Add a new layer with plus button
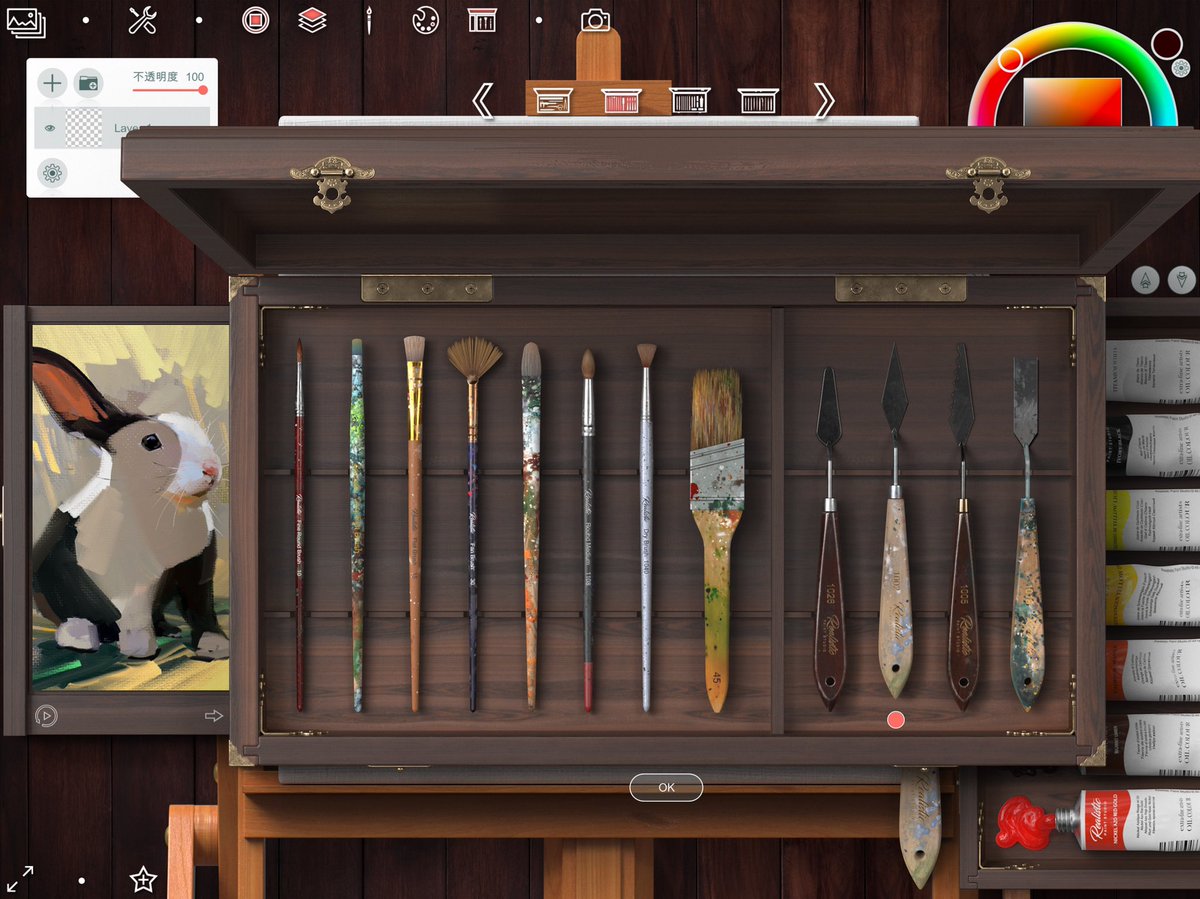The image size is (1200, 899). click(x=52, y=83)
